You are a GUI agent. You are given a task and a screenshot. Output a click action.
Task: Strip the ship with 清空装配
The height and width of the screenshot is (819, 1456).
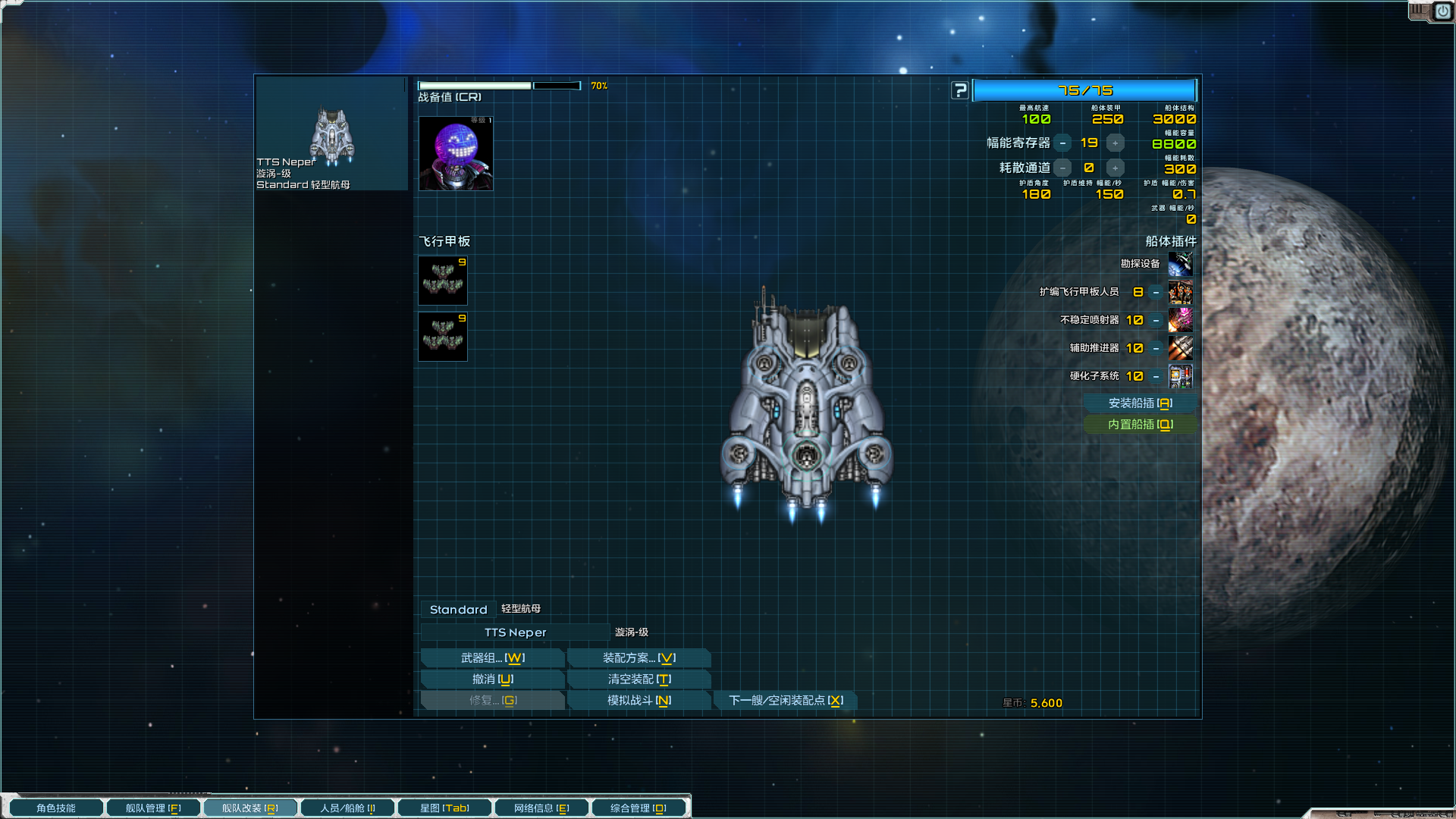[639, 679]
